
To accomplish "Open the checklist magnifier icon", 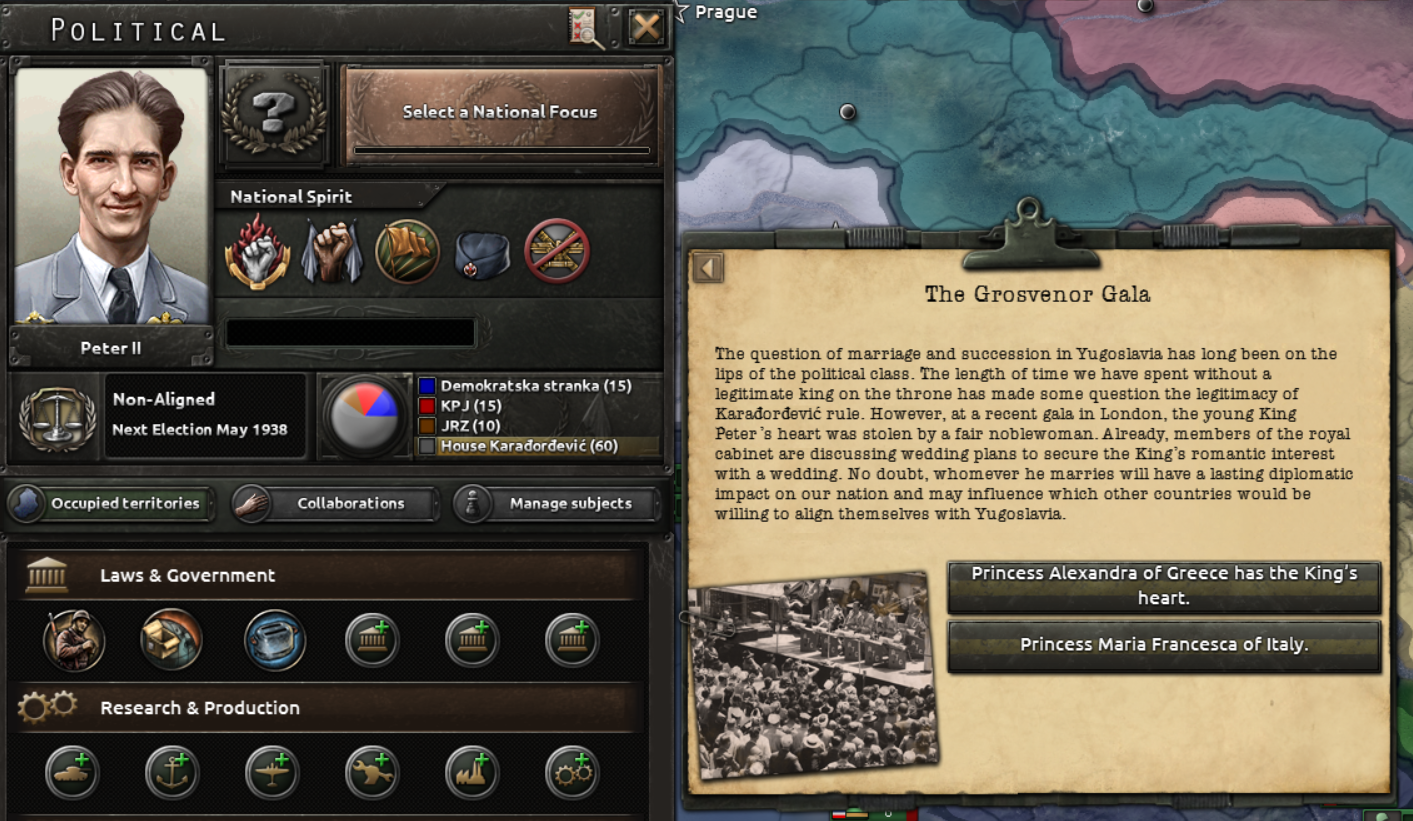I will coord(587,27).
